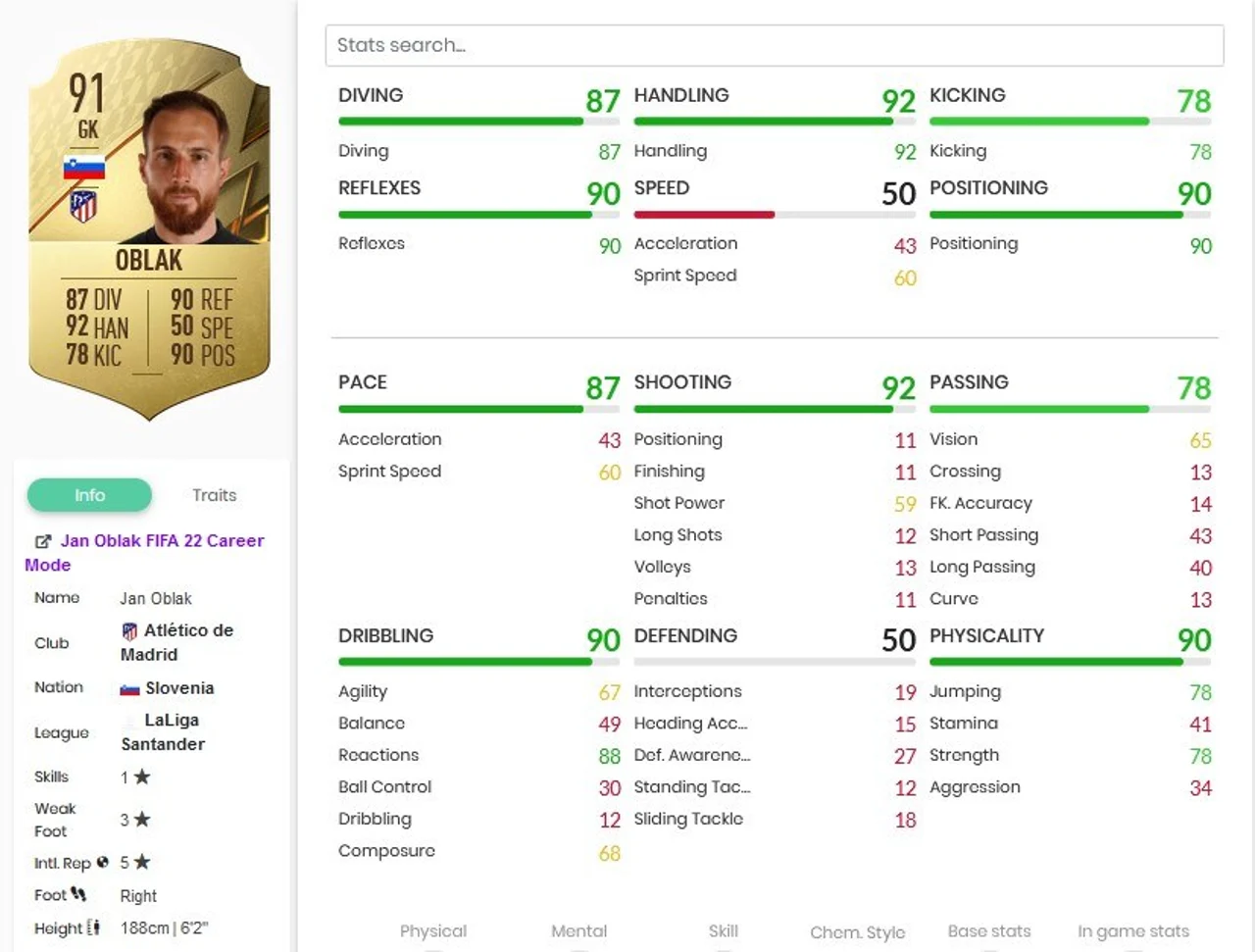Screen dimensions: 1255x952
Task: Select the Info tab
Action: [x=89, y=495]
